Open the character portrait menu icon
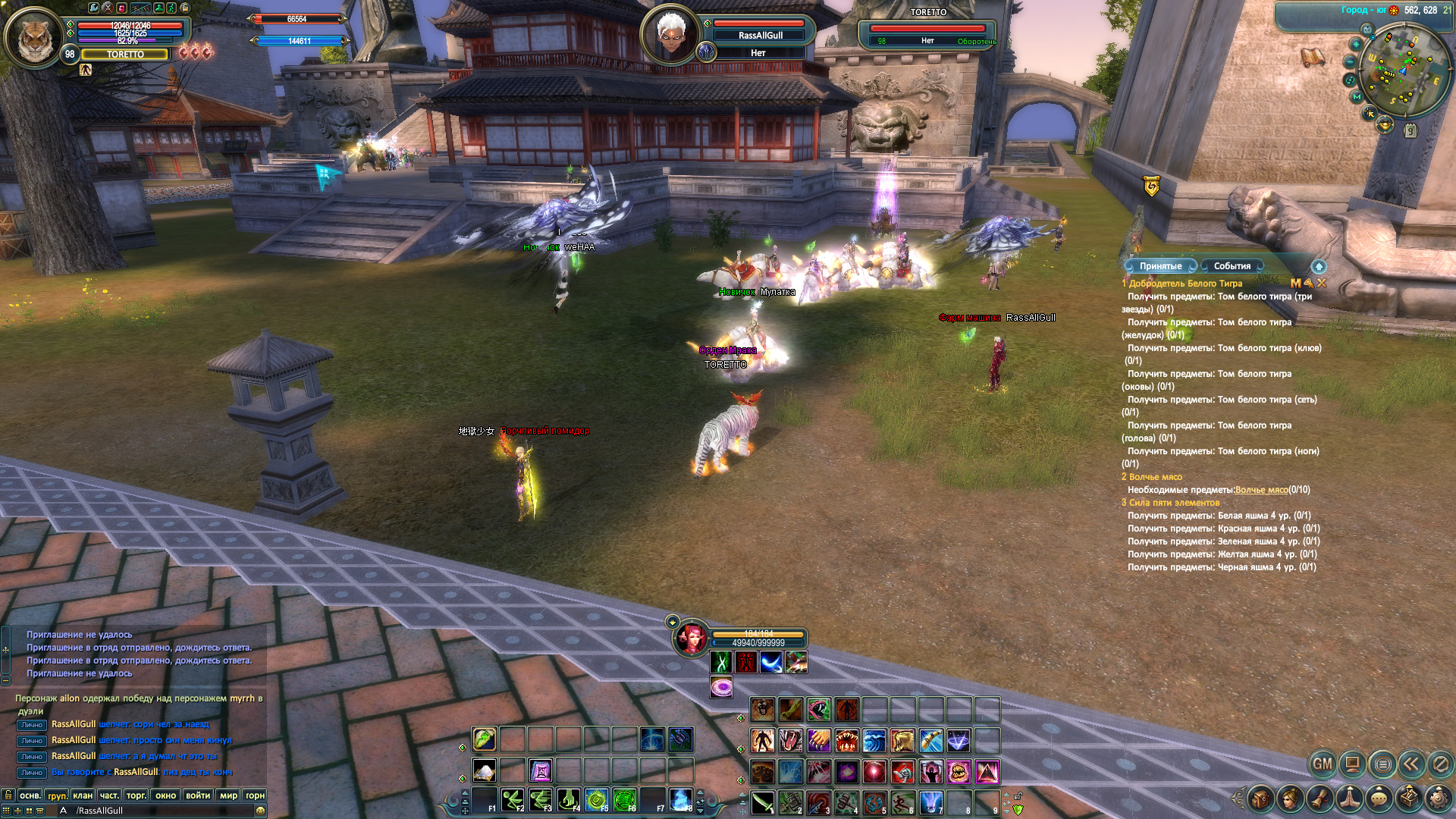Viewport: 1456px width, 819px height. pyautogui.click(x=1290, y=799)
